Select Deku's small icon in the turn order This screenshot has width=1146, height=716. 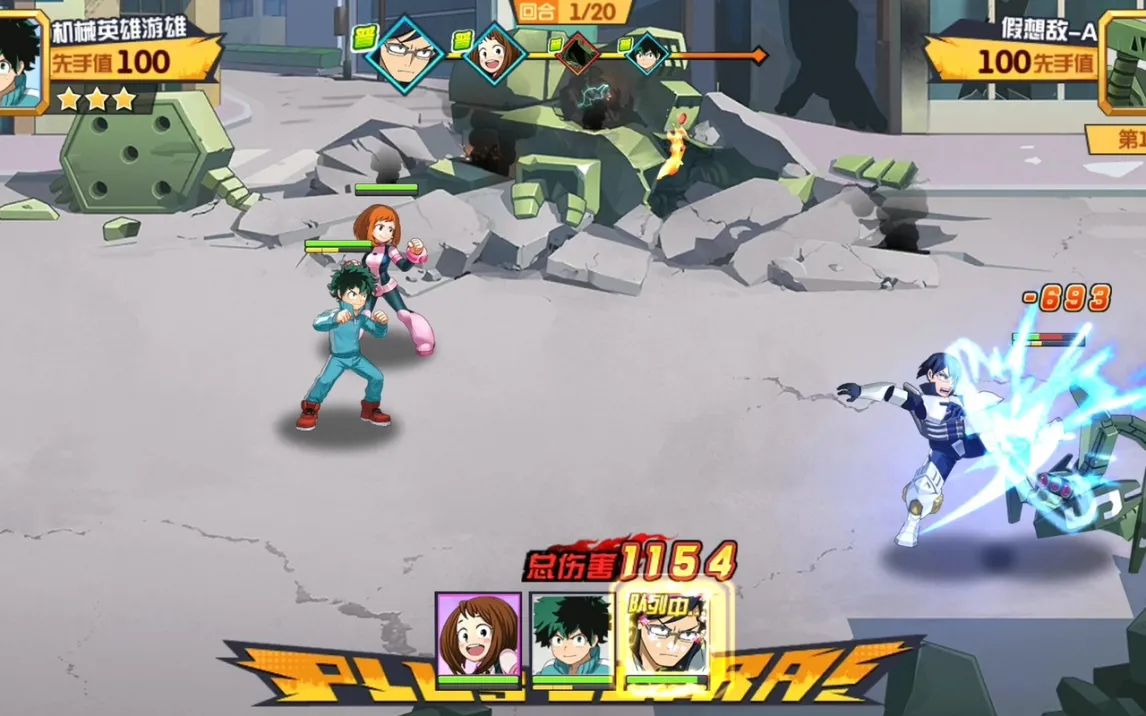[647, 53]
